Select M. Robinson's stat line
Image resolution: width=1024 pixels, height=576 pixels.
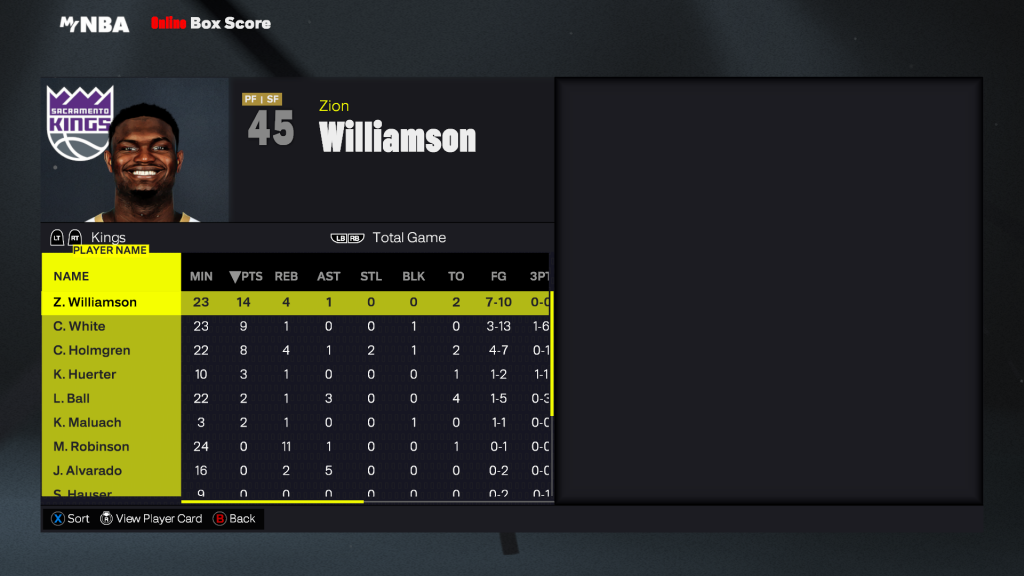91,446
